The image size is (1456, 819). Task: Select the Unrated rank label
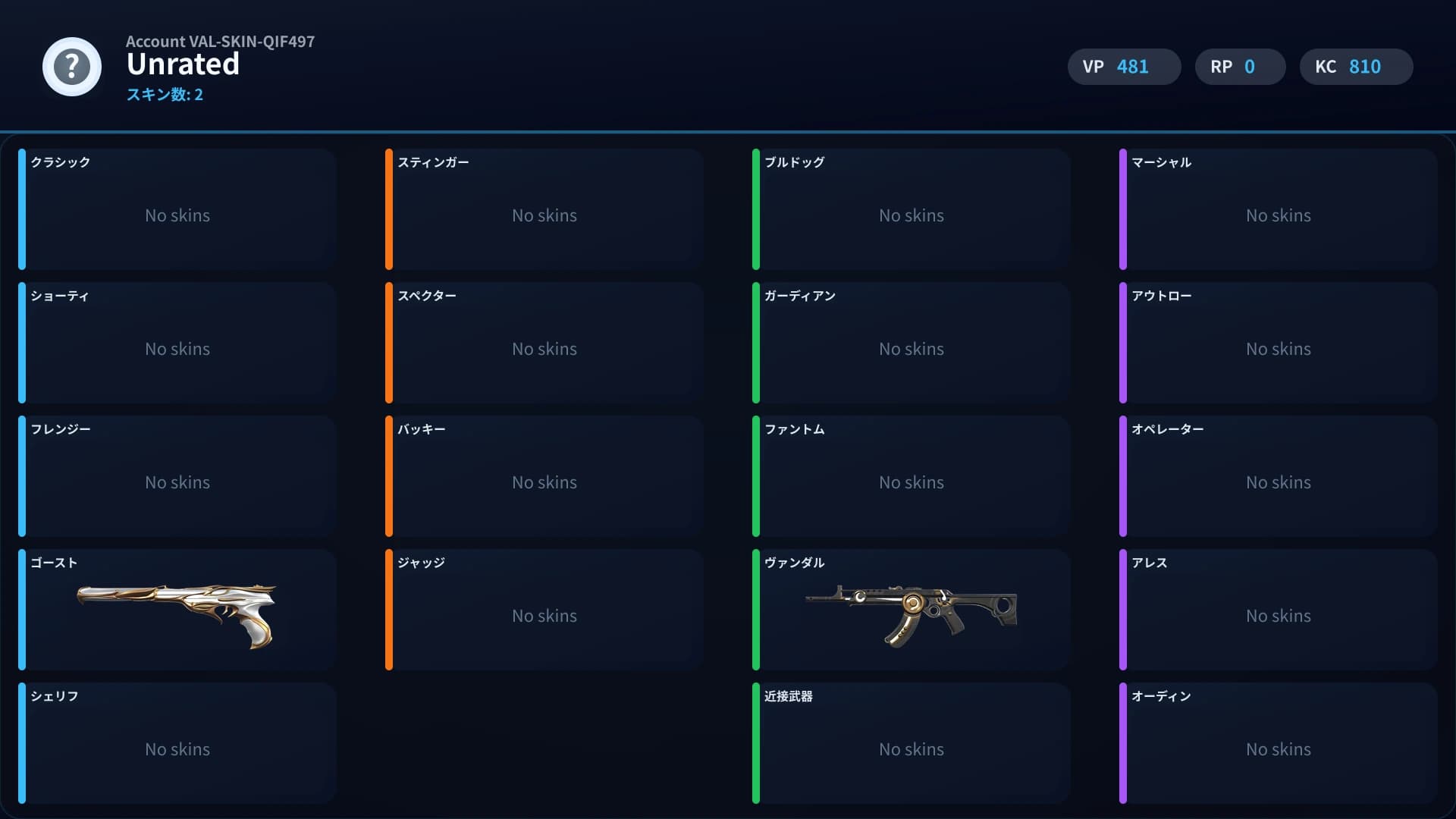tap(183, 64)
